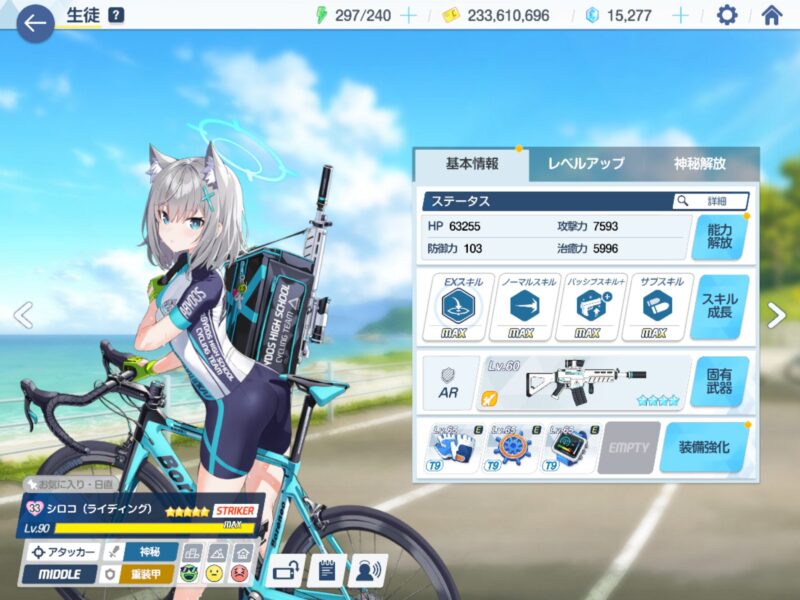This screenshot has height=600, width=800.
Task: Open the 能力解放 button
Action: coord(719,237)
